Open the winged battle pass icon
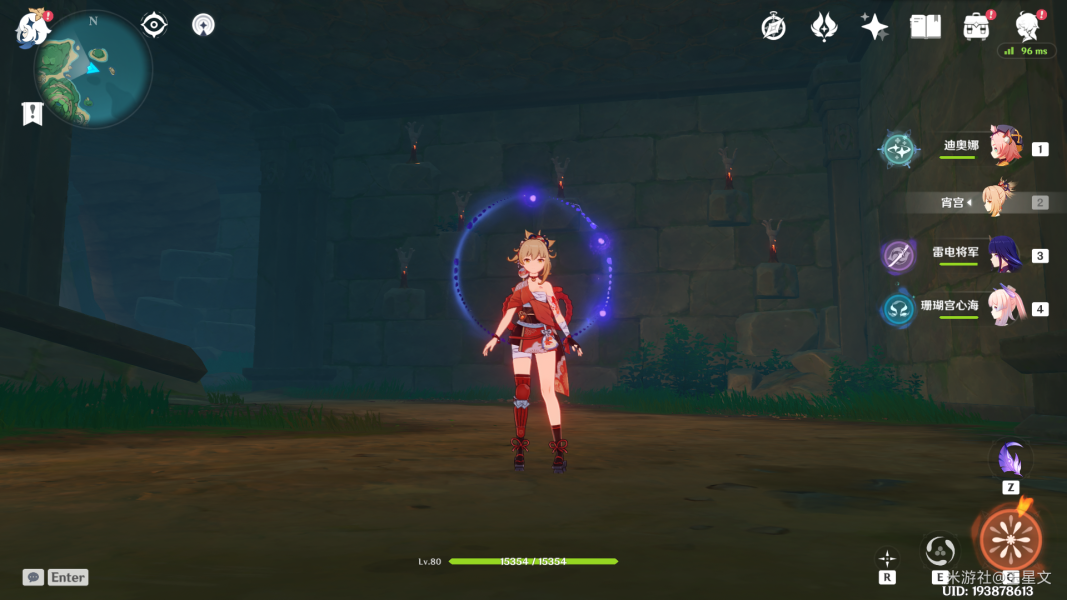This screenshot has width=1067, height=600. 823,27
